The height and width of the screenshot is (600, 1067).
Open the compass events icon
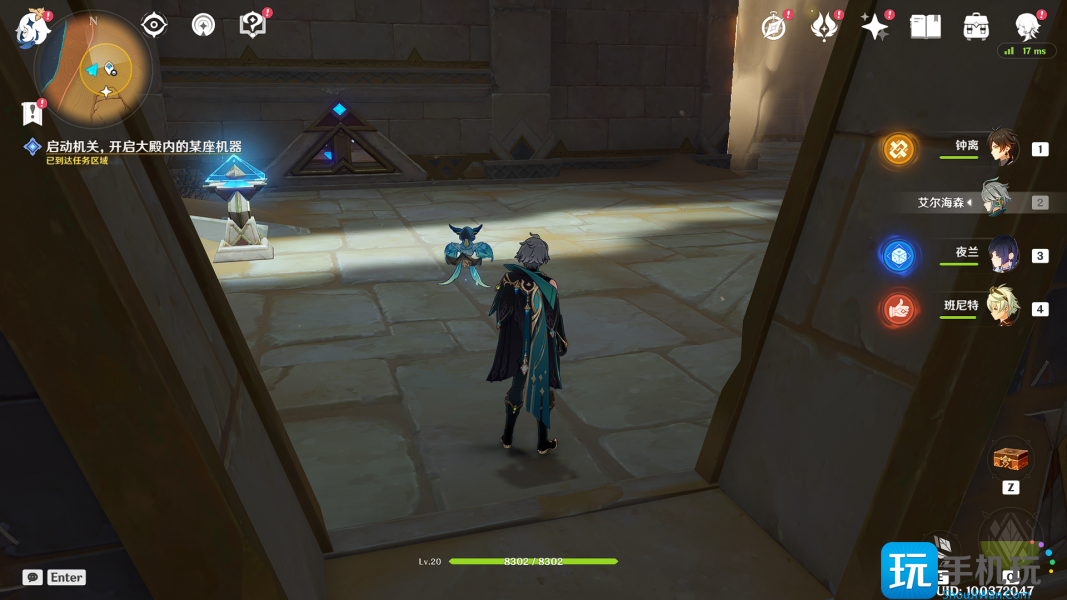(774, 27)
